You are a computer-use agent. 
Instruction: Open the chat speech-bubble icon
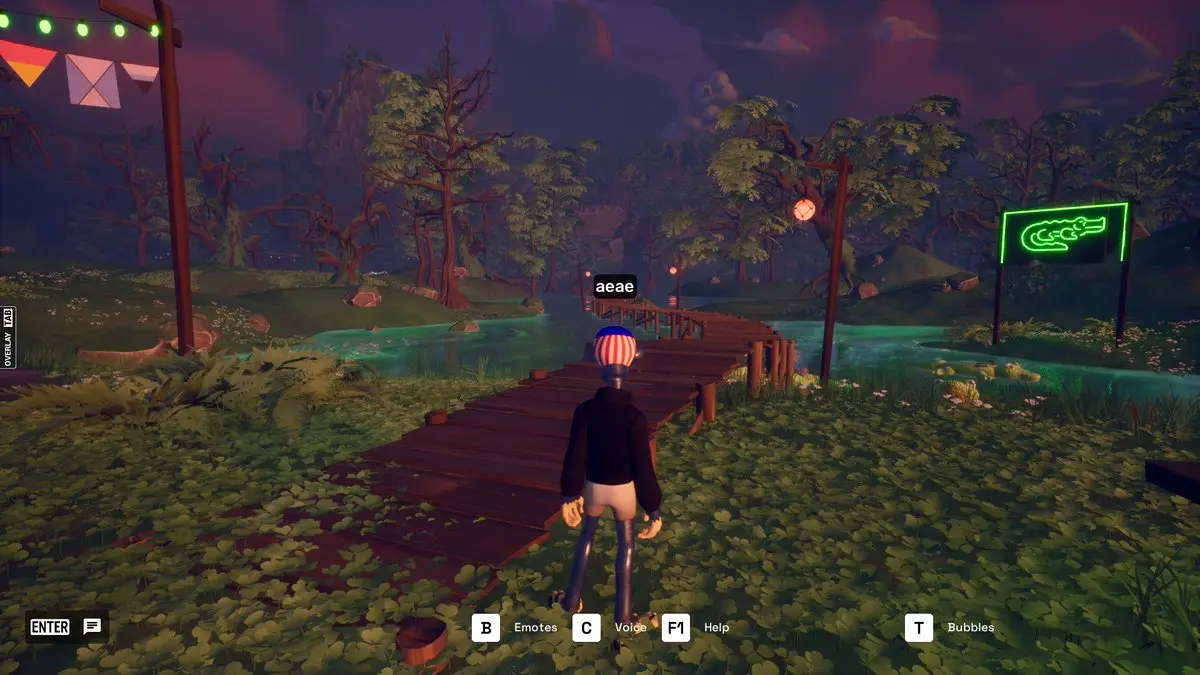click(x=92, y=627)
